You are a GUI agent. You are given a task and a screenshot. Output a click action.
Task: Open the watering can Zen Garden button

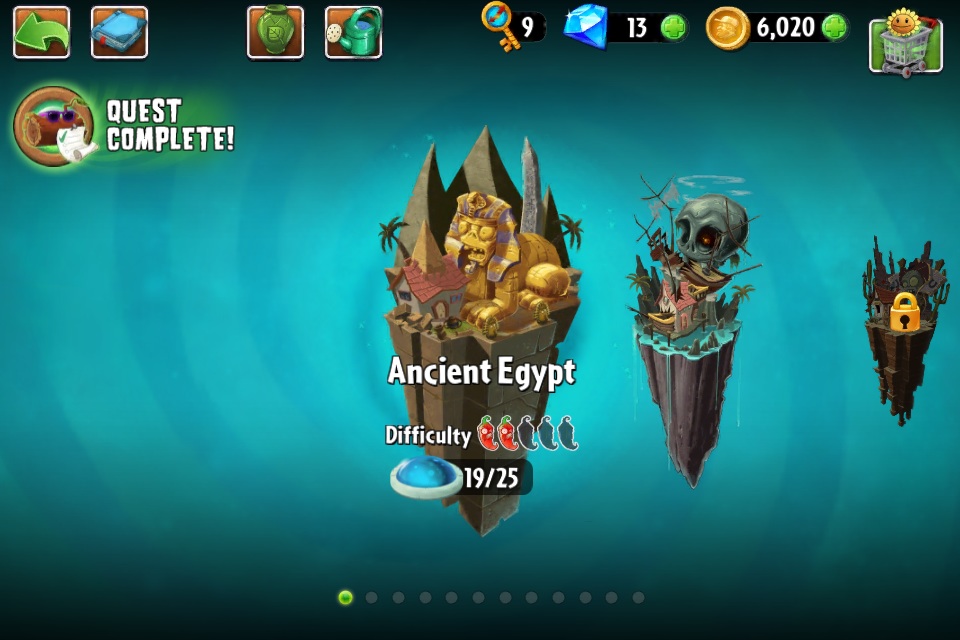coord(353,32)
